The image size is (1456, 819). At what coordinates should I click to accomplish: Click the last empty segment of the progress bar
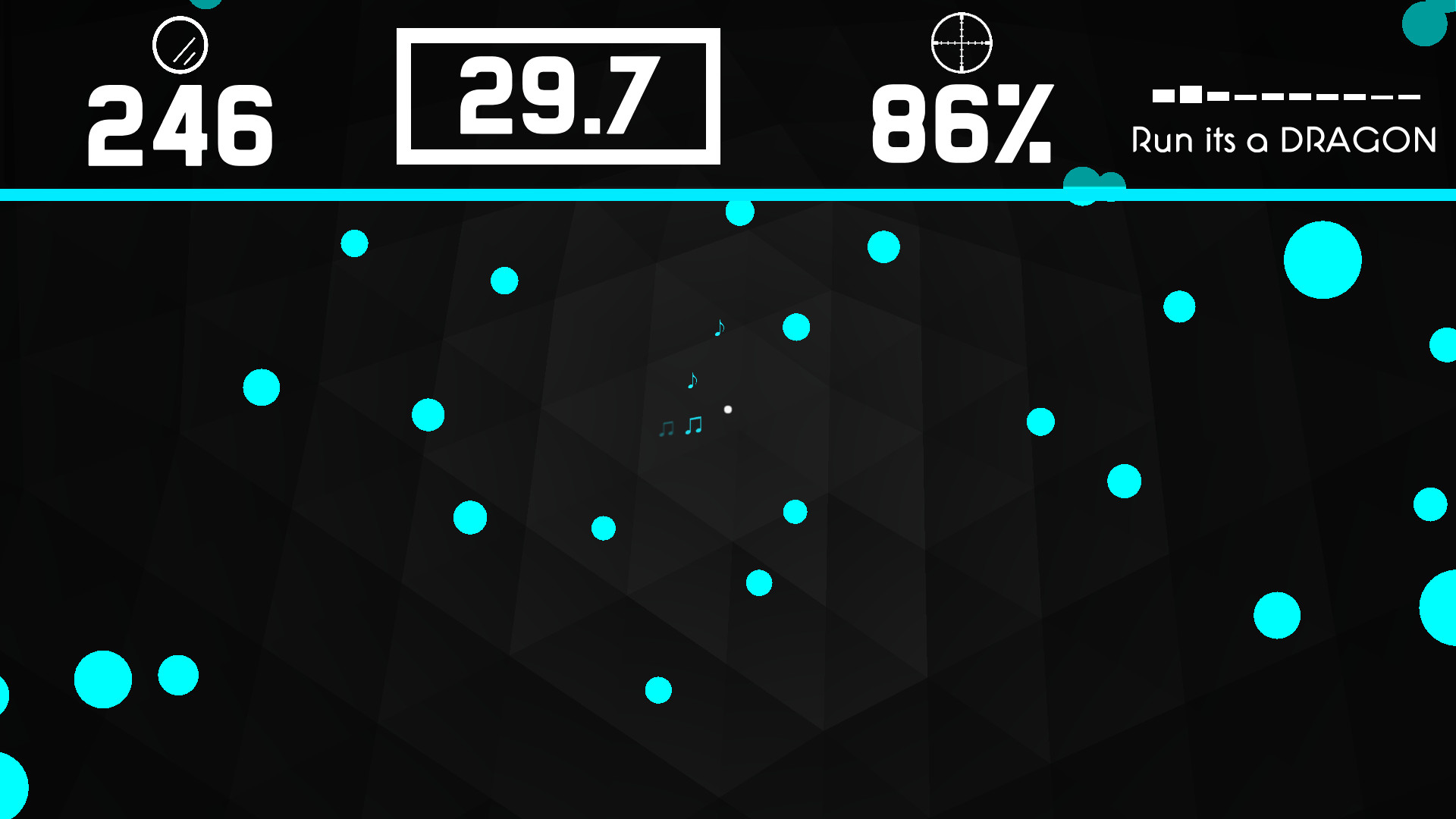pyautogui.click(x=1410, y=96)
